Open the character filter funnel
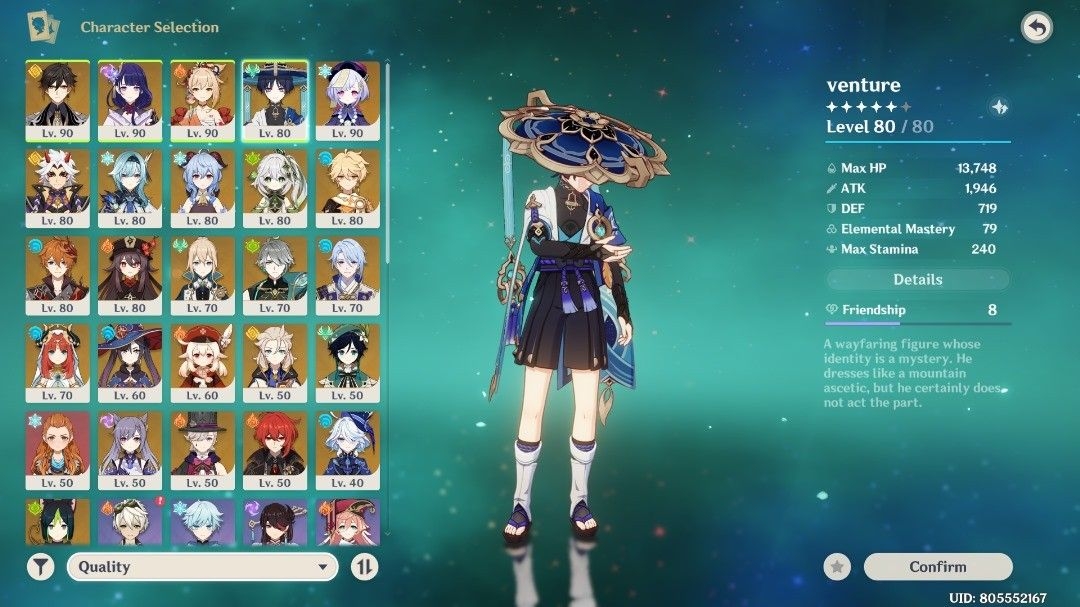The width and height of the screenshot is (1080, 607). (x=40, y=567)
